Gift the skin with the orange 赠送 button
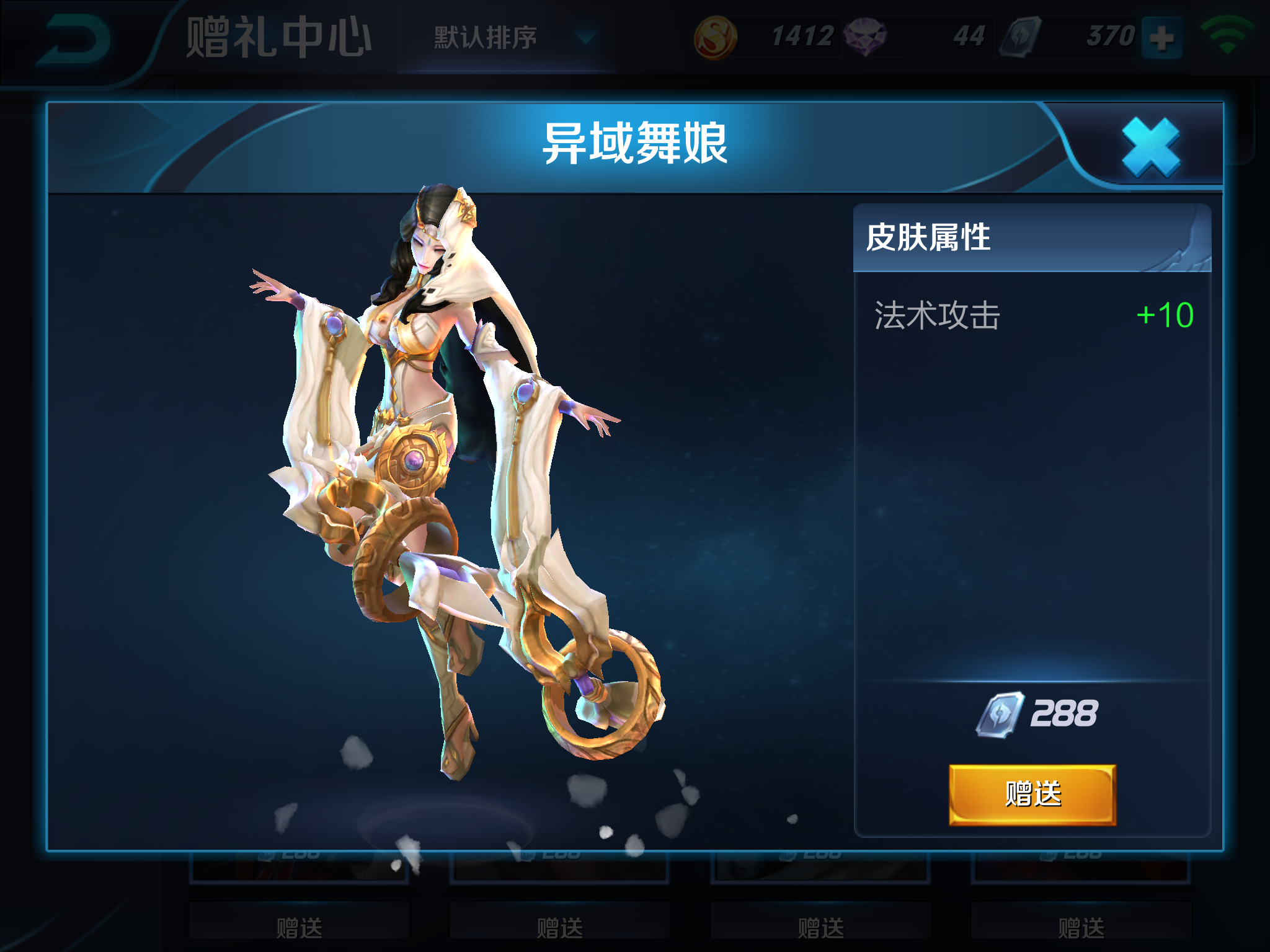The width and height of the screenshot is (1270, 952). coord(1032,795)
